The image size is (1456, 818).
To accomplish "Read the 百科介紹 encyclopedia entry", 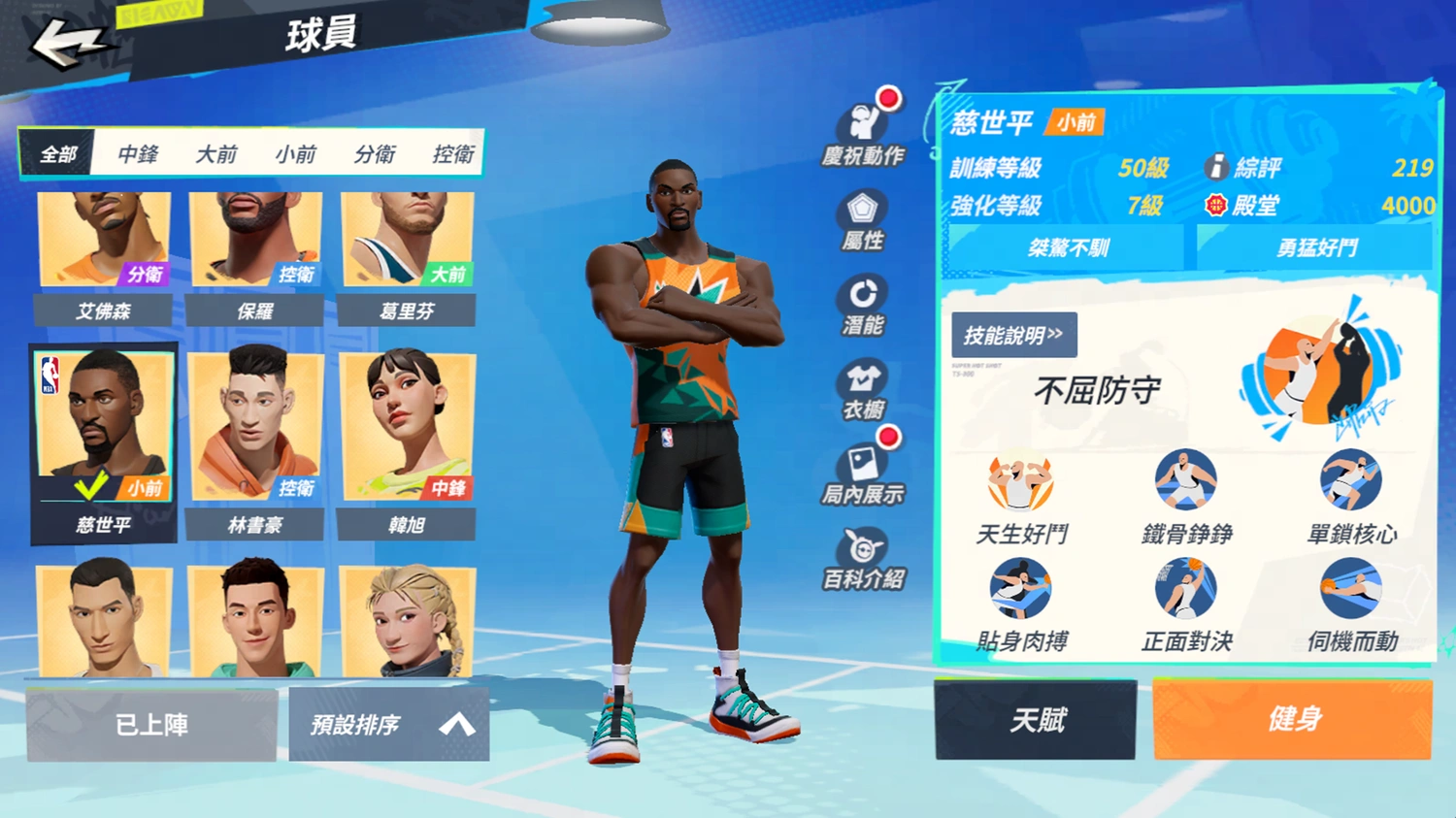I will [864, 561].
